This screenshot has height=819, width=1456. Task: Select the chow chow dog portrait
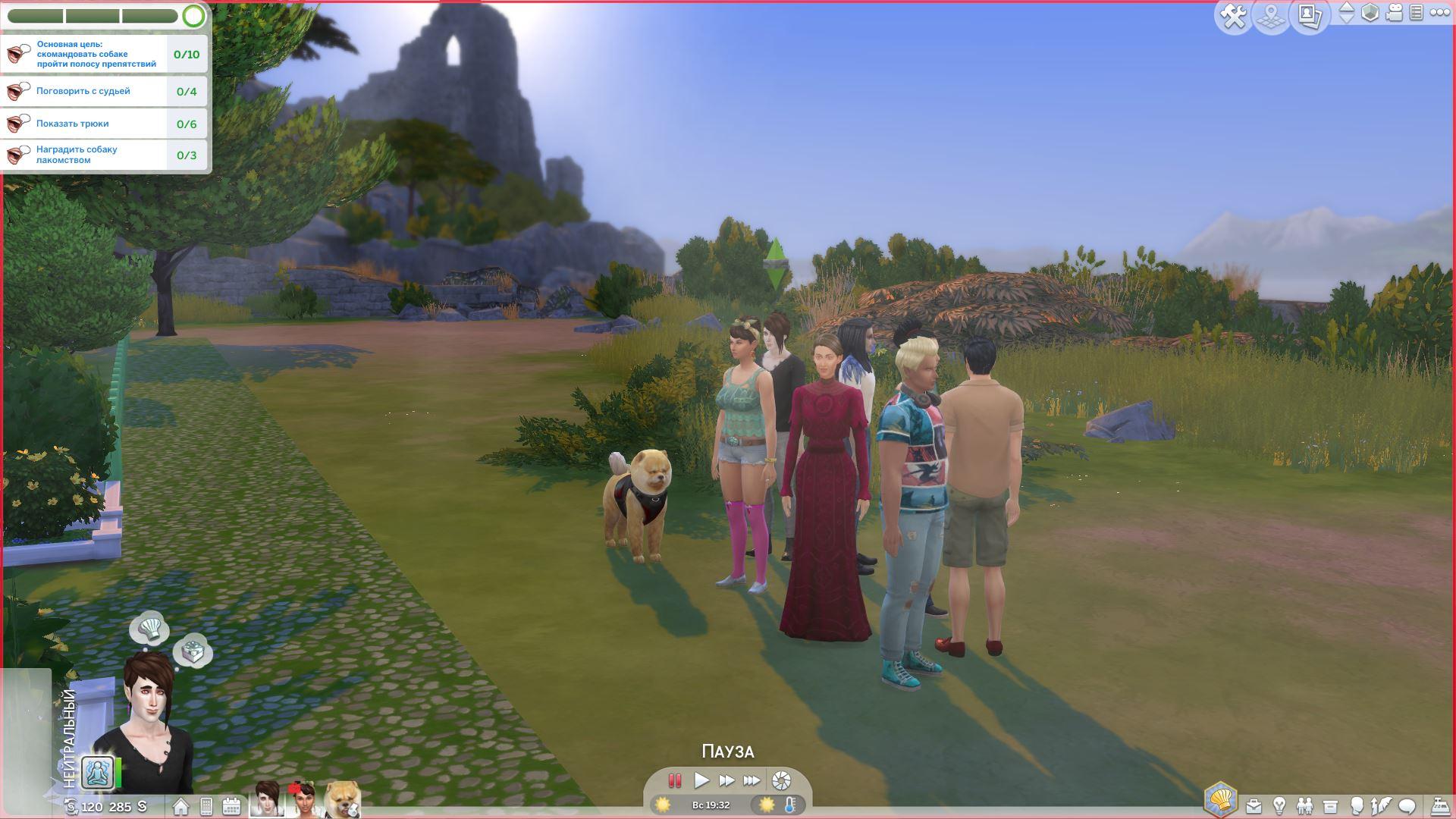coord(342,800)
